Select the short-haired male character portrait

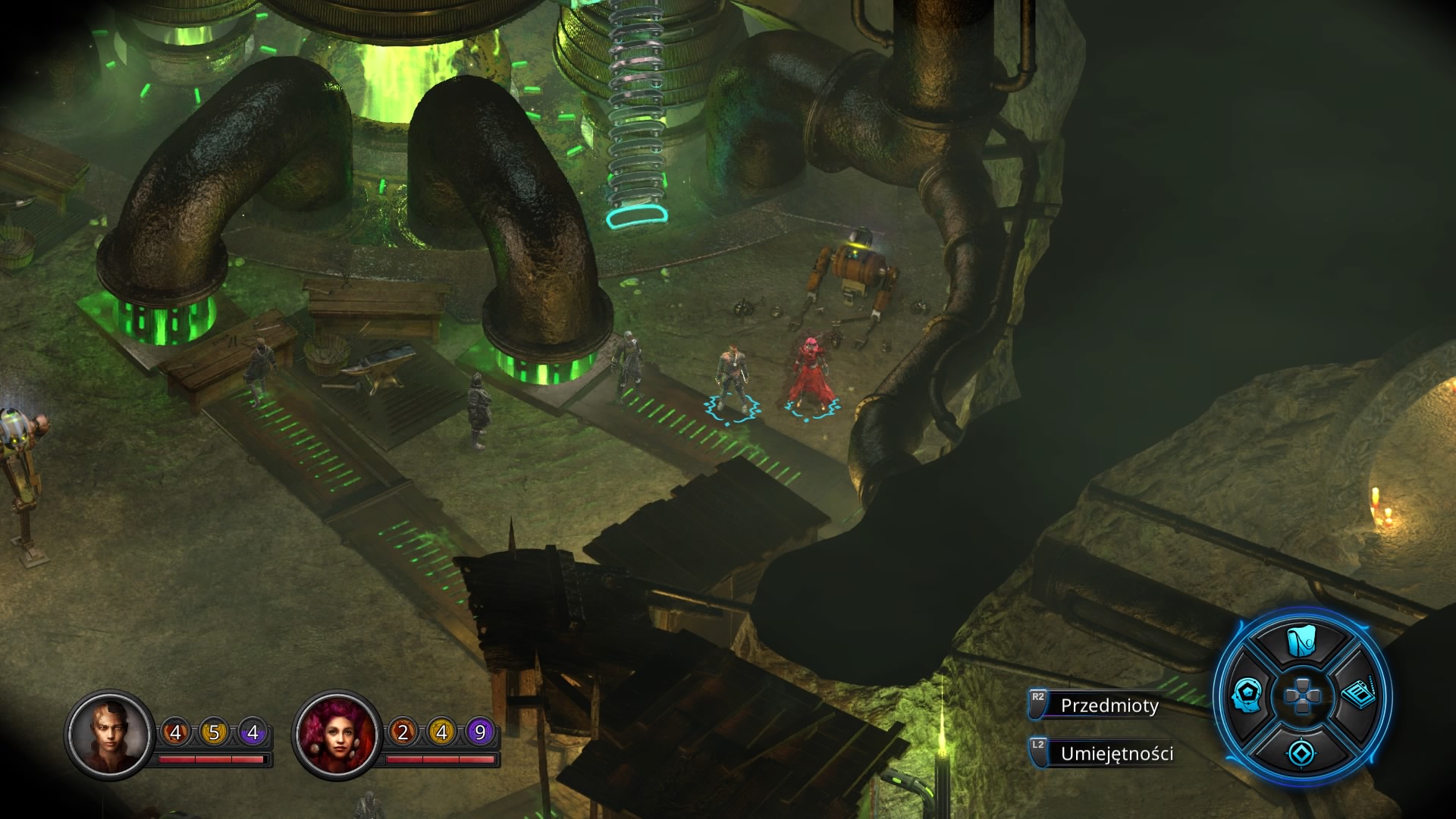pyautogui.click(x=109, y=733)
